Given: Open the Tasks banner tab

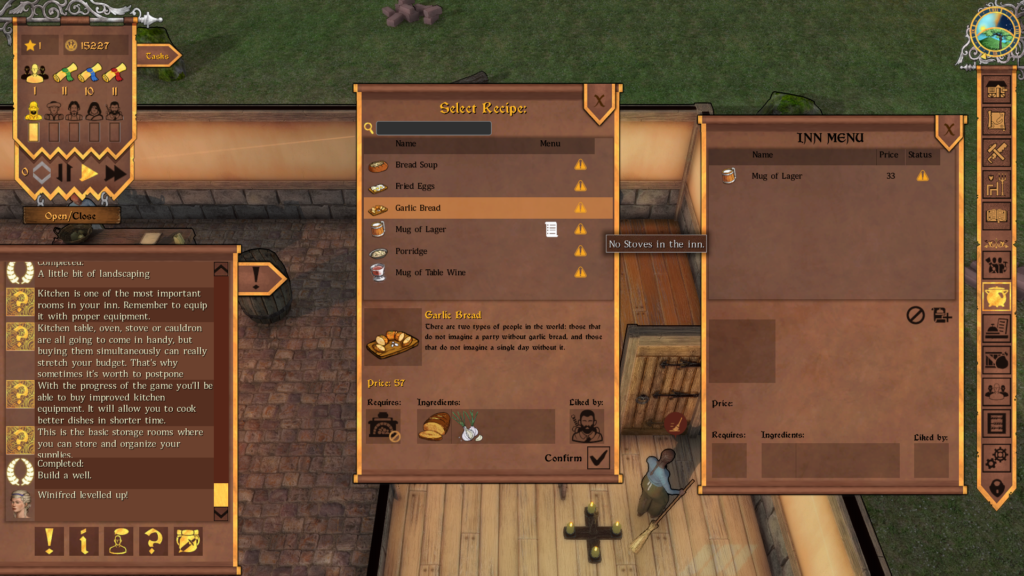Looking at the screenshot, I should (x=158, y=56).
